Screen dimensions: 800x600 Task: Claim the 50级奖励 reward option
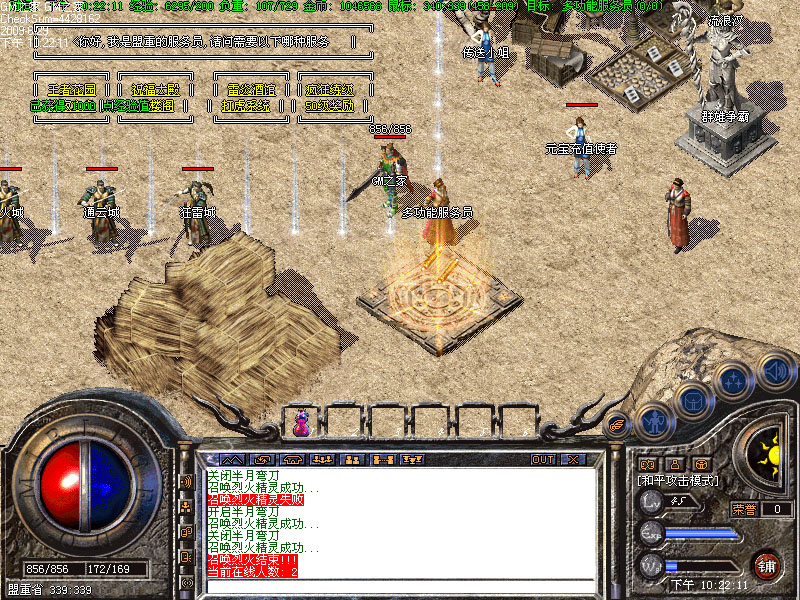point(329,105)
